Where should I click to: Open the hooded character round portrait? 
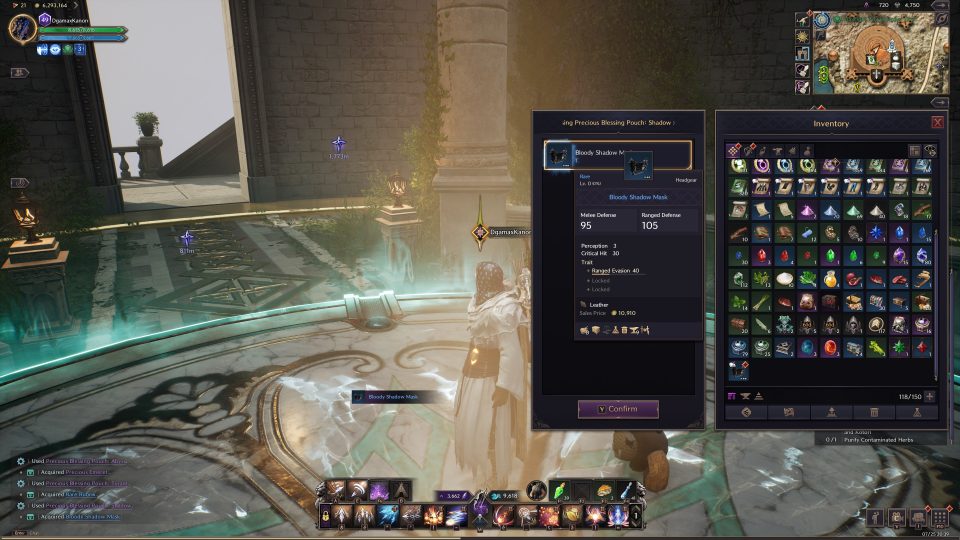[x=537, y=490]
